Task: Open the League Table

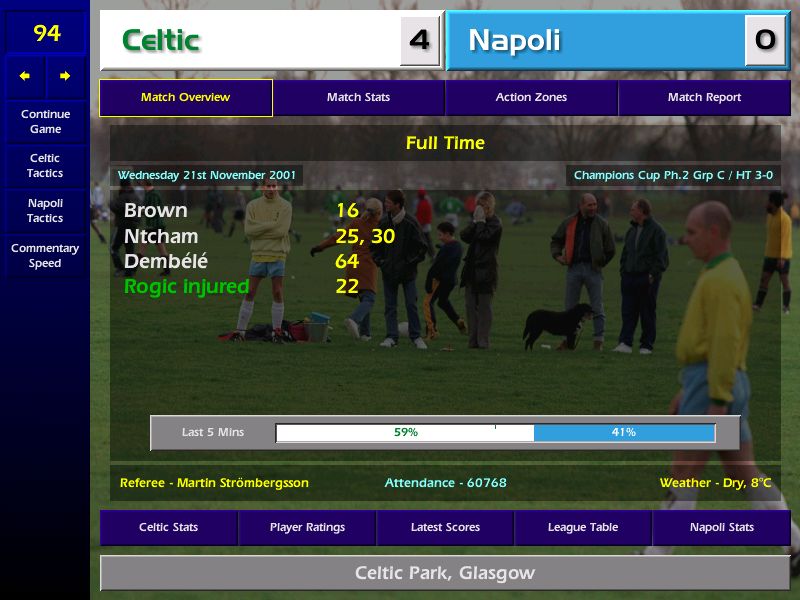Action: [x=583, y=527]
